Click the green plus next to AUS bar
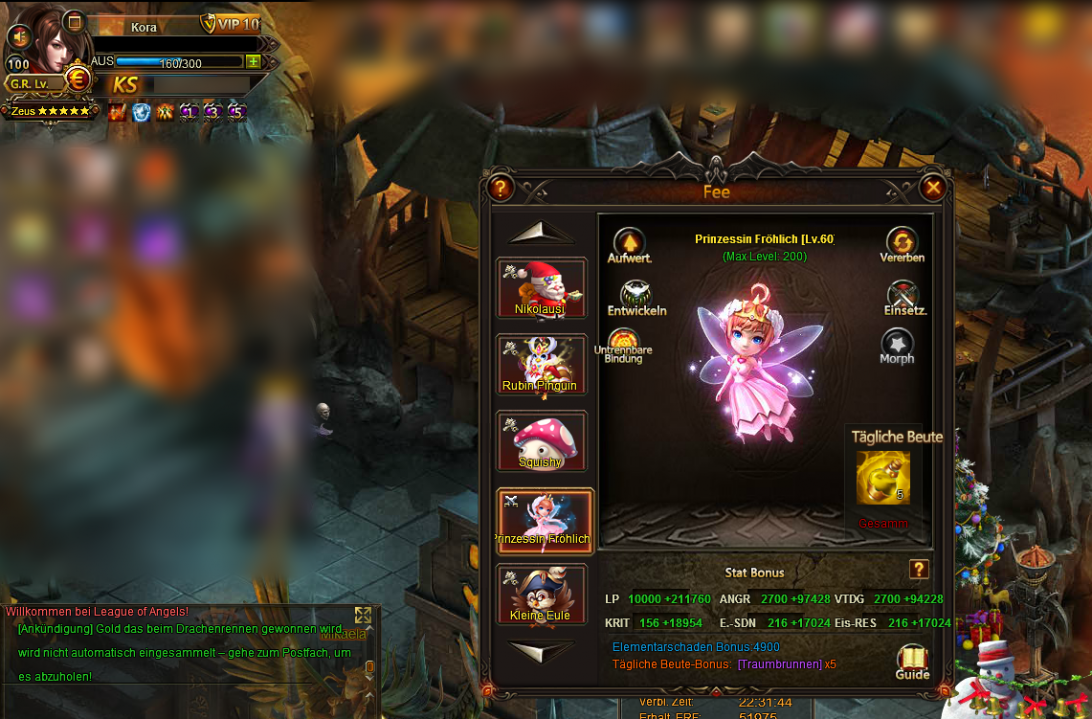The height and width of the screenshot is (719, 1092). 253,62
